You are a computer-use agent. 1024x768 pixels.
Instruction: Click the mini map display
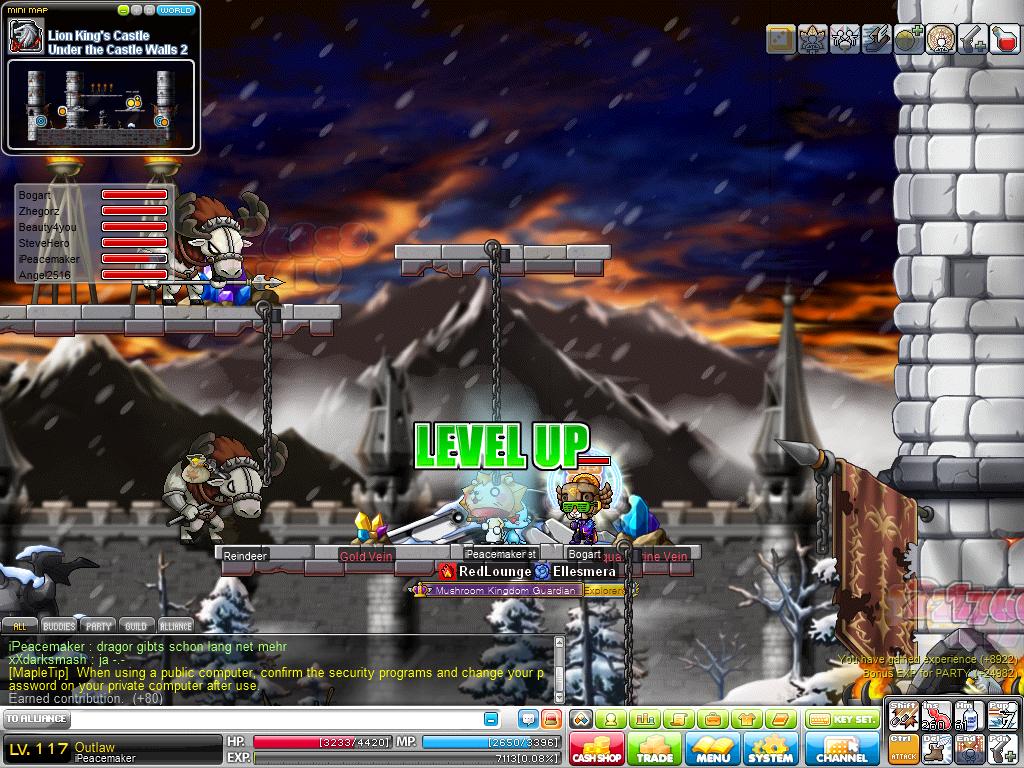click(100, 104)
